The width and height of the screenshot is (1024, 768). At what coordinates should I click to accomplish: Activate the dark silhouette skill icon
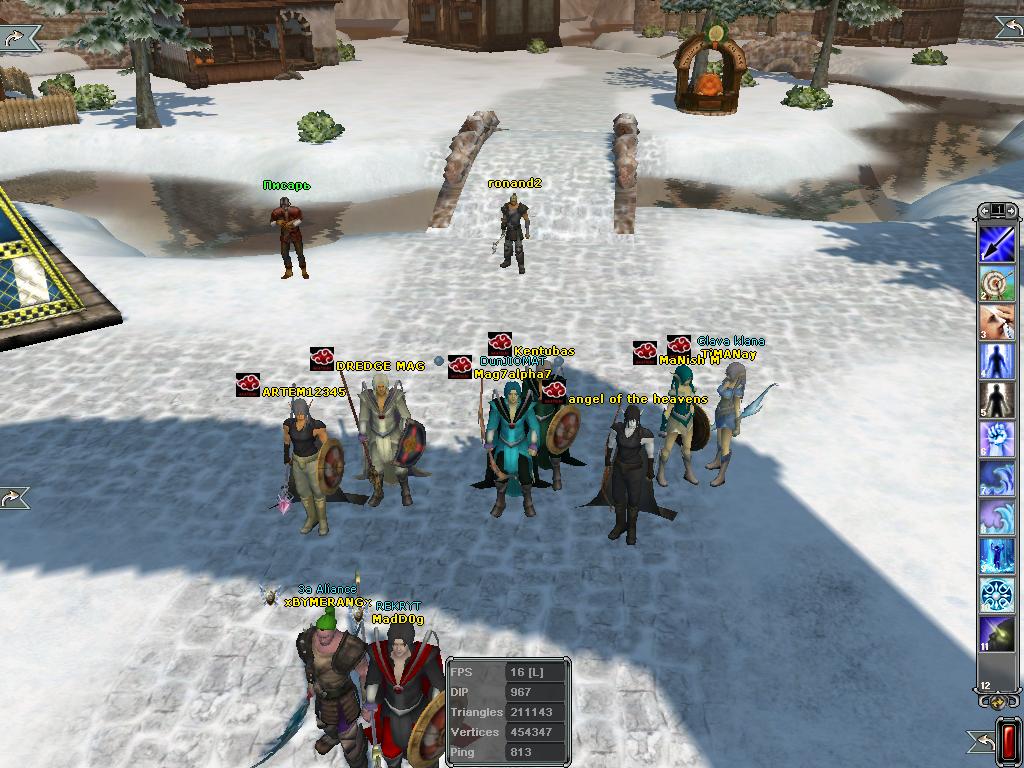point(997,400)
